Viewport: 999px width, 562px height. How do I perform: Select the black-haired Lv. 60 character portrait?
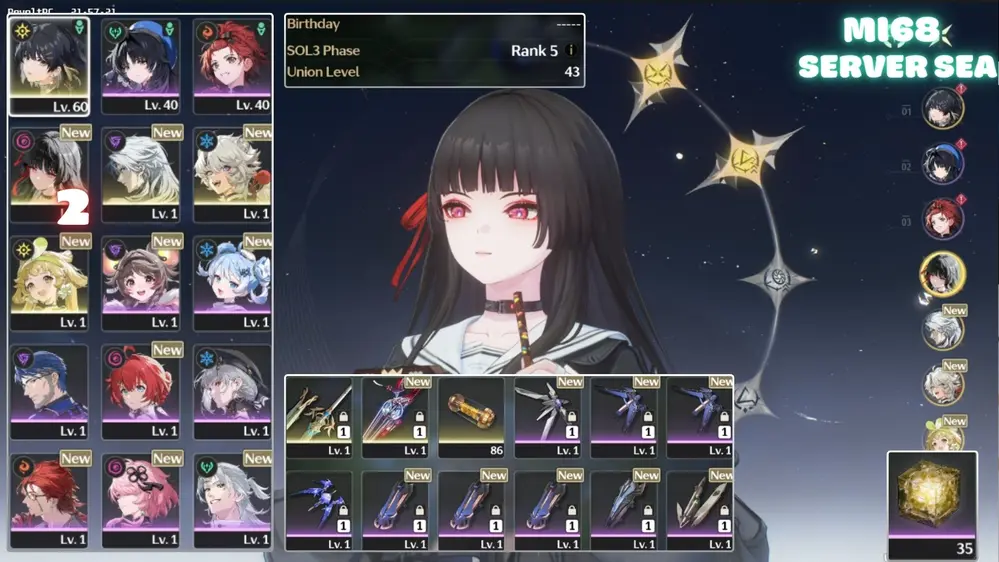click(49, 66)
